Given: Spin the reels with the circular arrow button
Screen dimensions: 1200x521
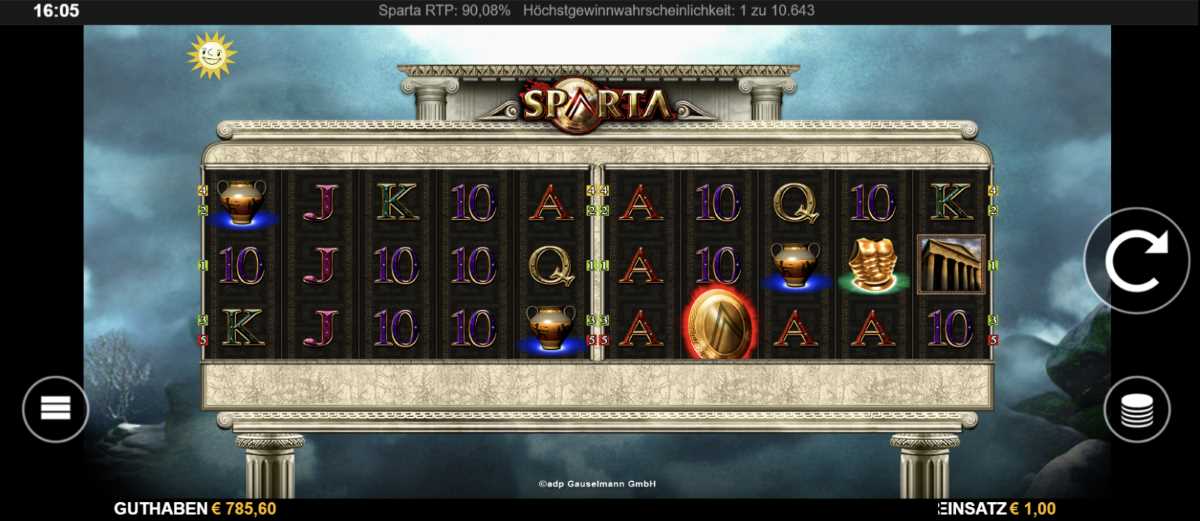Looking at the screenshot, I should pos(1136,261).
